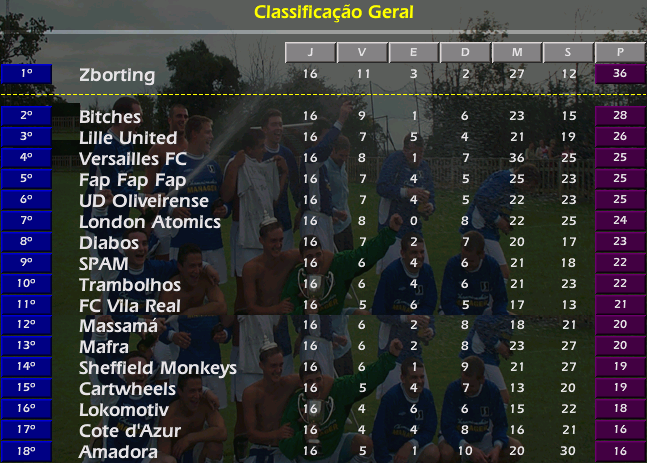
Task: Click the M column header
Action: [517, 52]
